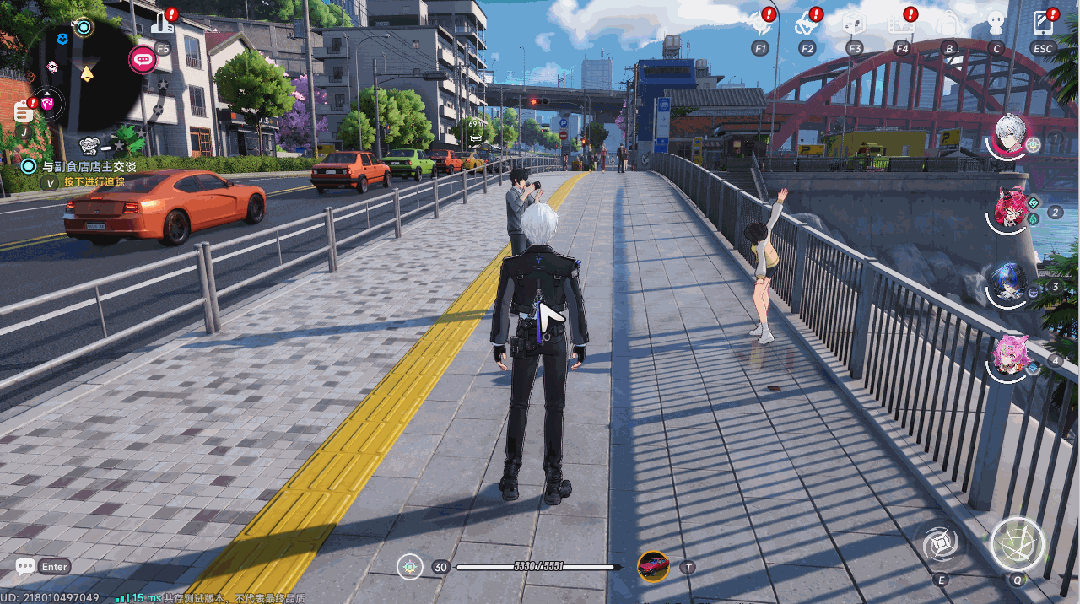Open the cube icon above F3
Viewport: 1080px width, 604px height.
point(854,22)
